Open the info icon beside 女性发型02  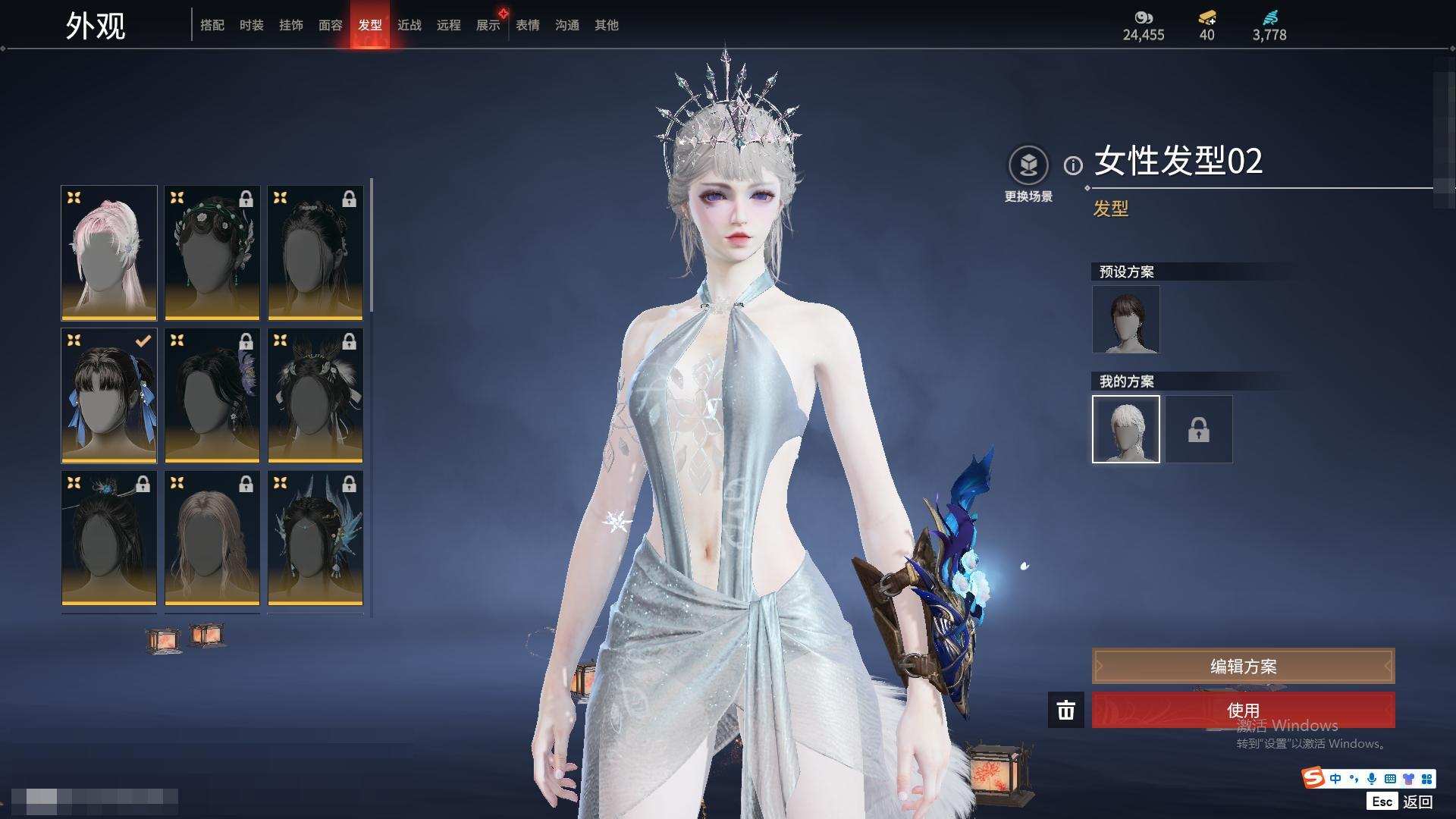click(1073, 165)
